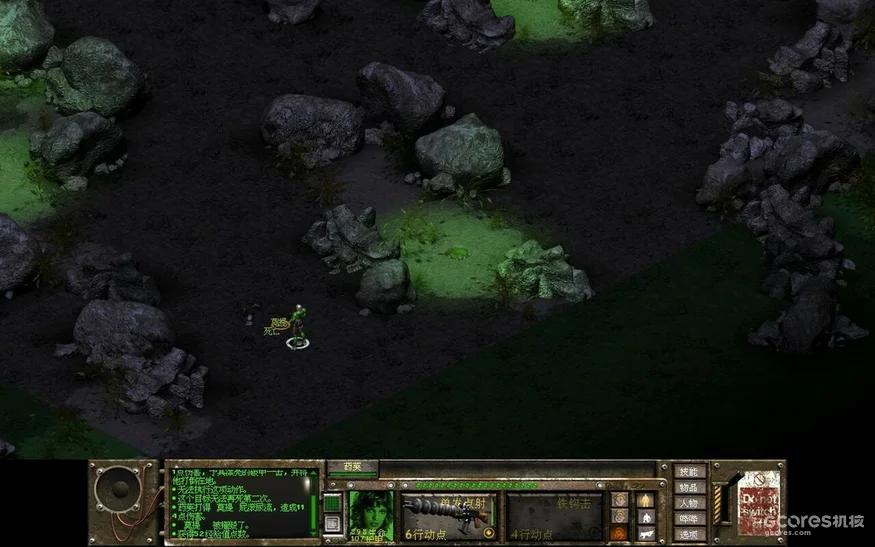Set stance to crouching
The height and width of the screenshot is (547, 875).
[645, 517]
